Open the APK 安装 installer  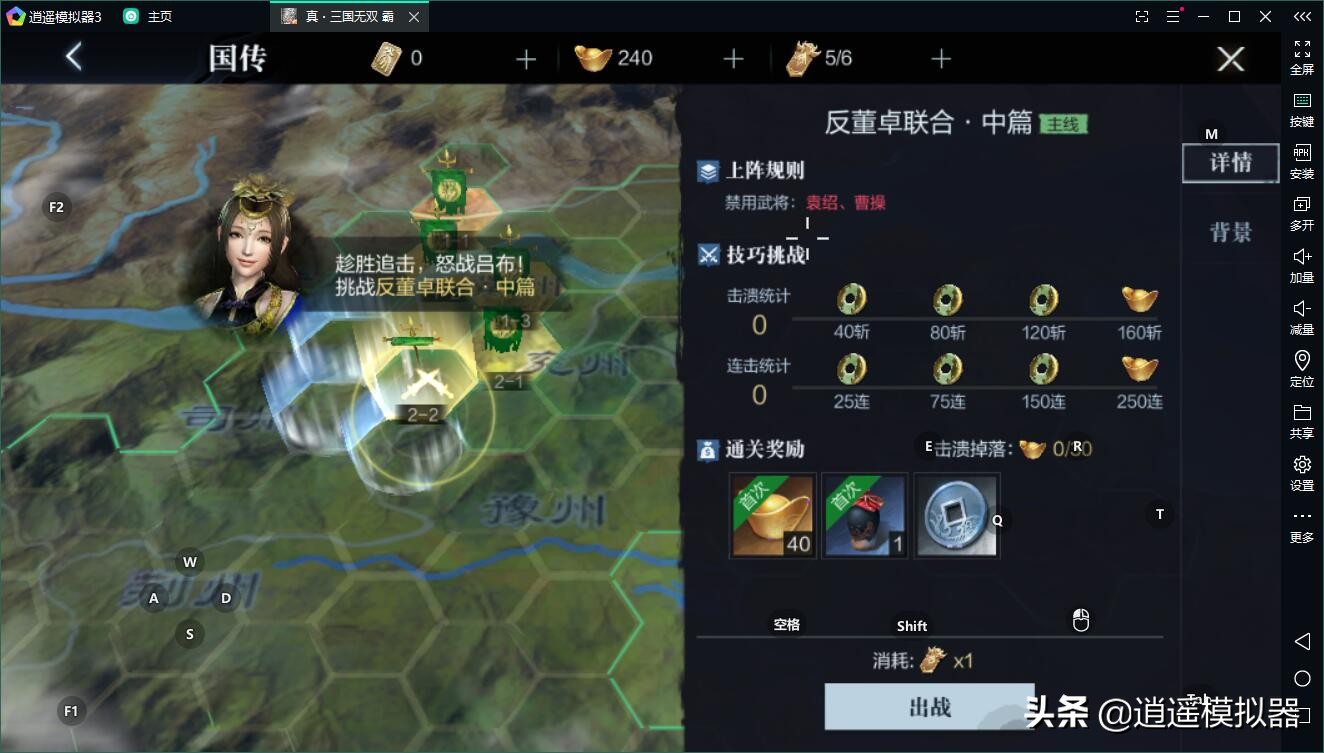click(1301, 163)
